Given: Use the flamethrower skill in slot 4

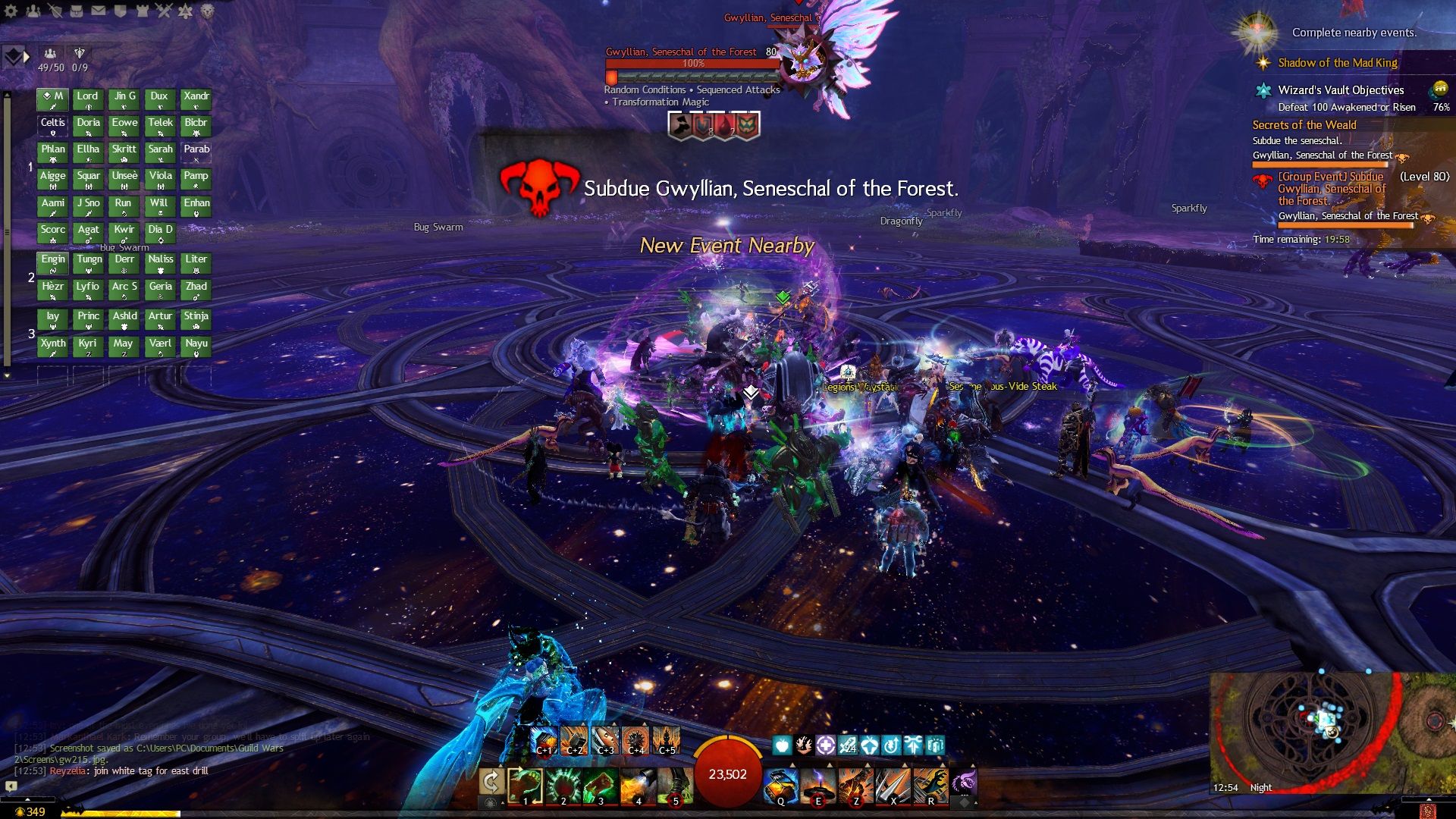Looking at the screenshot, I should click(x=638, y=786).
